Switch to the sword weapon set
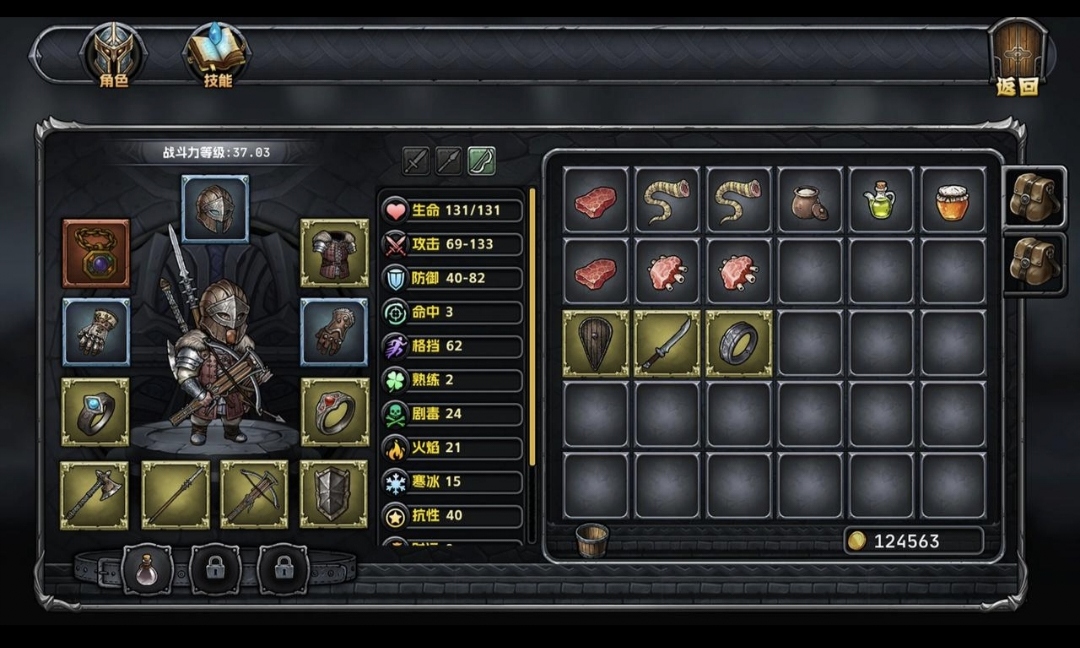 click(x=416, y=160)
